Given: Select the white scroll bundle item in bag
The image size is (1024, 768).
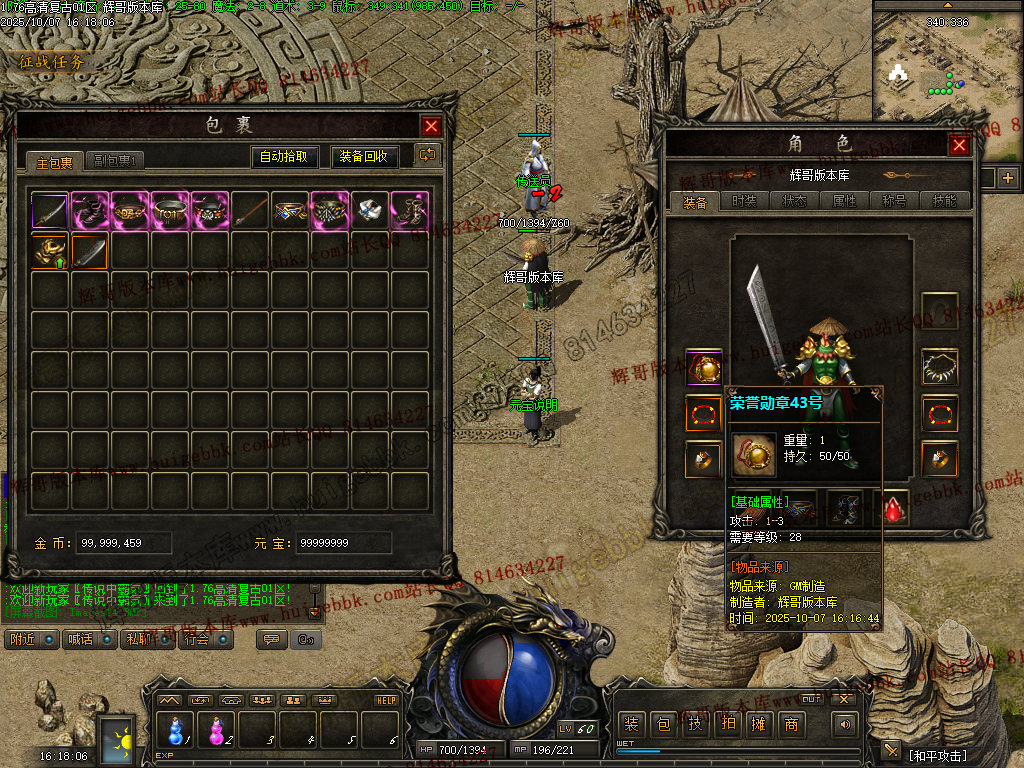Looking at the screenshot, I should coord(369,211).
